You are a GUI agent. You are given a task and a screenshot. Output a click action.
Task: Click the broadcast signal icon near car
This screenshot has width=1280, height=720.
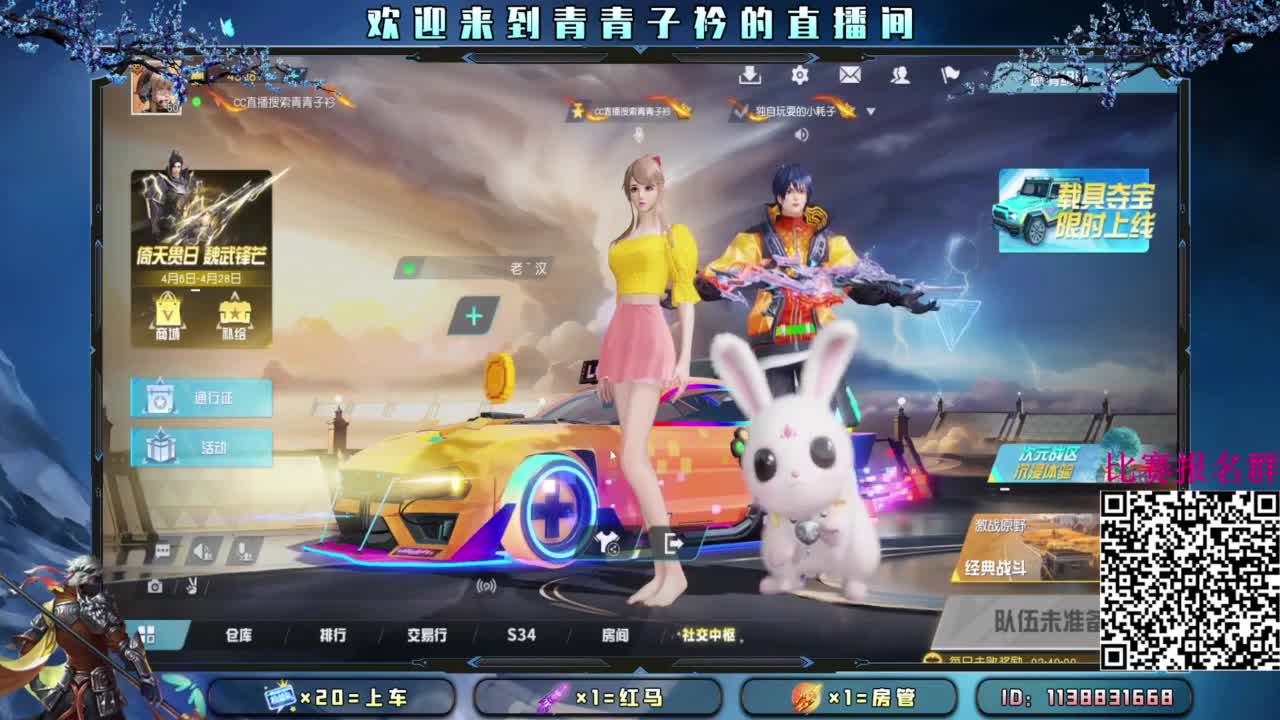485,586
